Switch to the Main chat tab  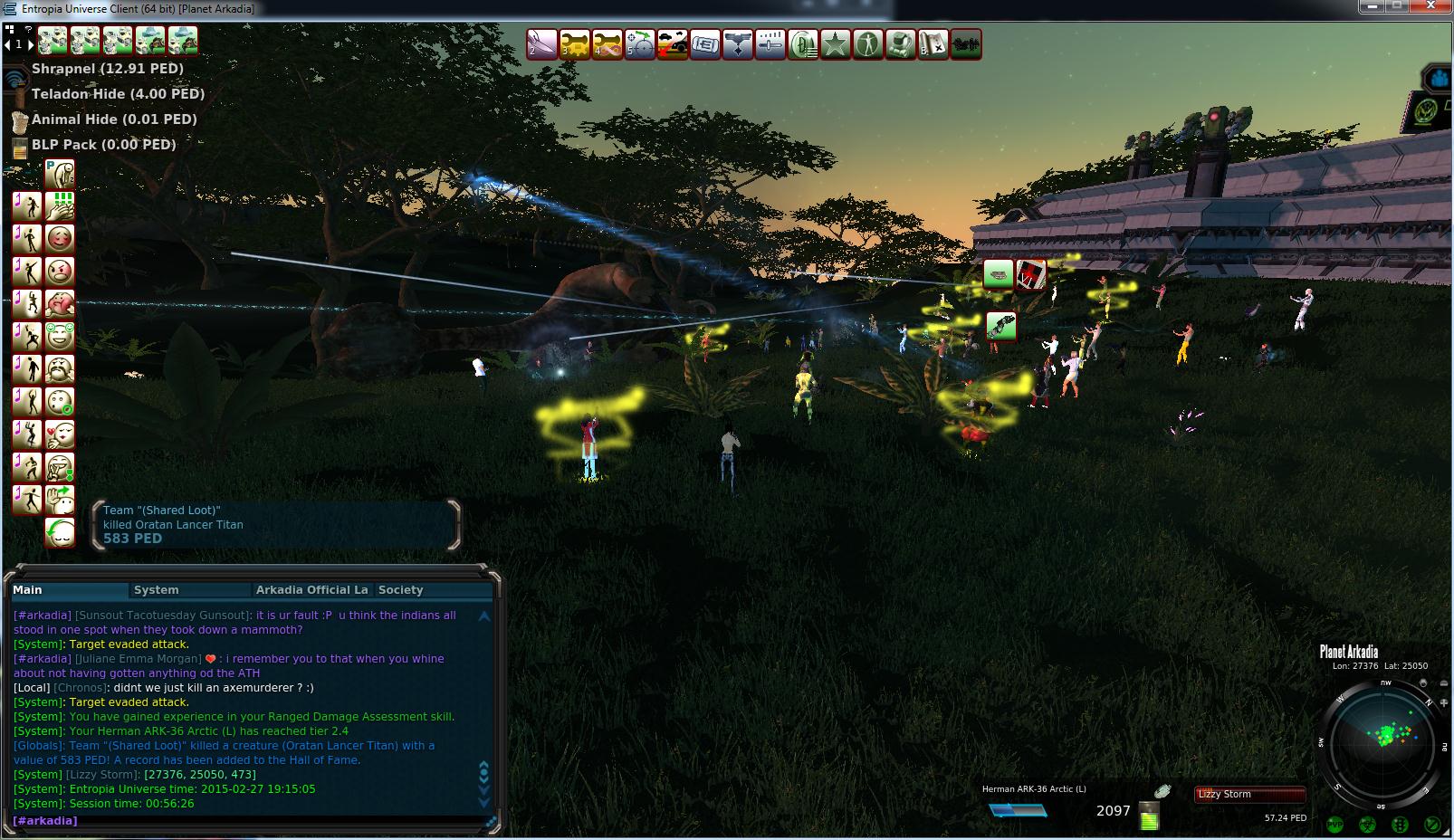pyautogui.click(x=28, y=590)
